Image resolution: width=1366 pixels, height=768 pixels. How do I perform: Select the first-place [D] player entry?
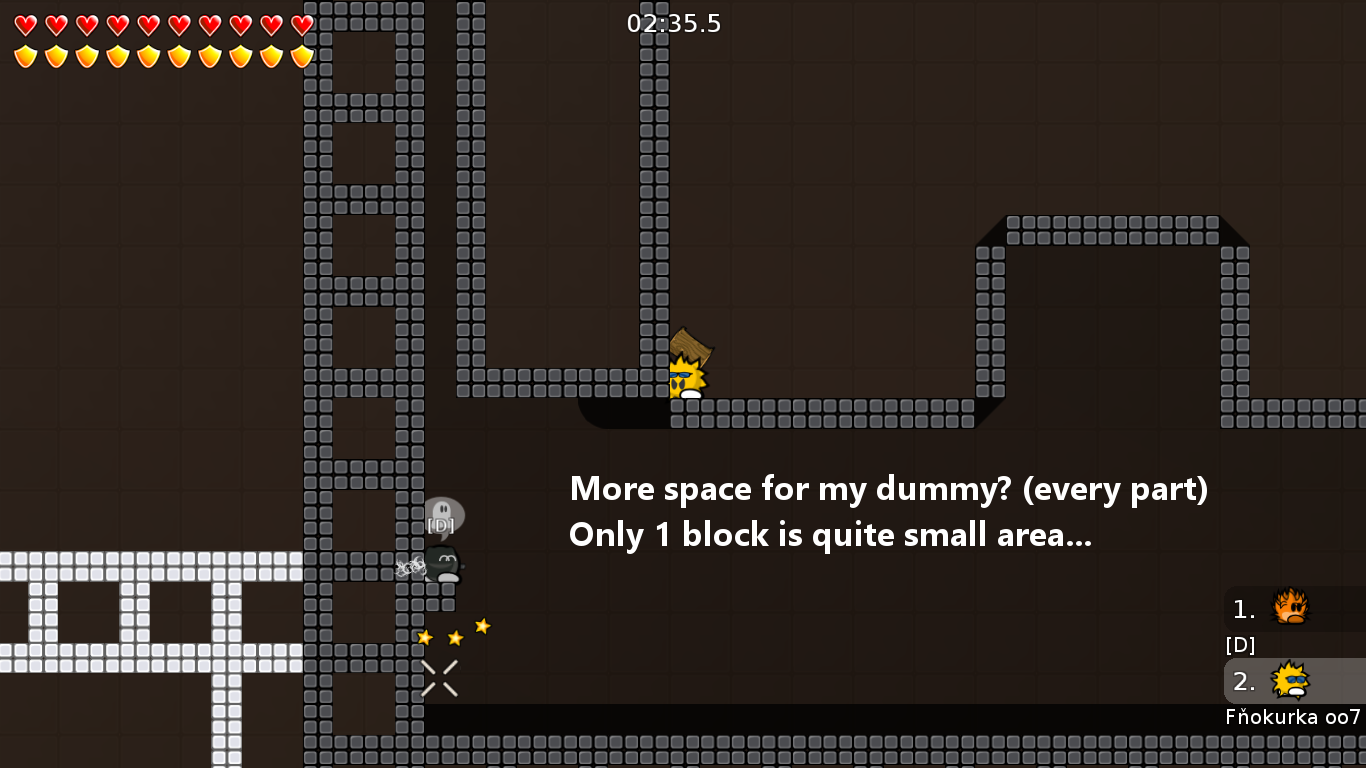coord(1292,609)
